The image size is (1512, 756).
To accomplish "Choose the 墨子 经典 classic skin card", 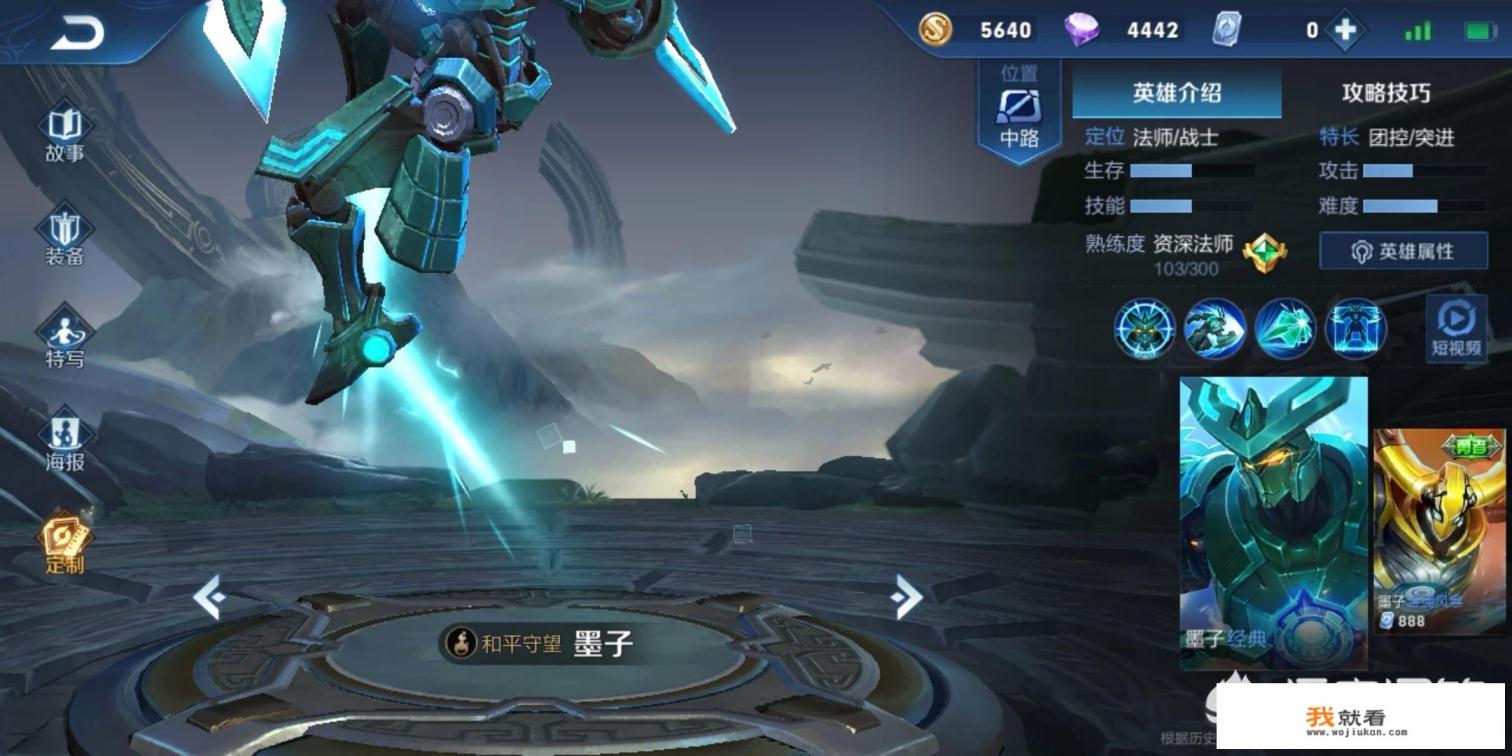I will click(x=1273, y=522).
